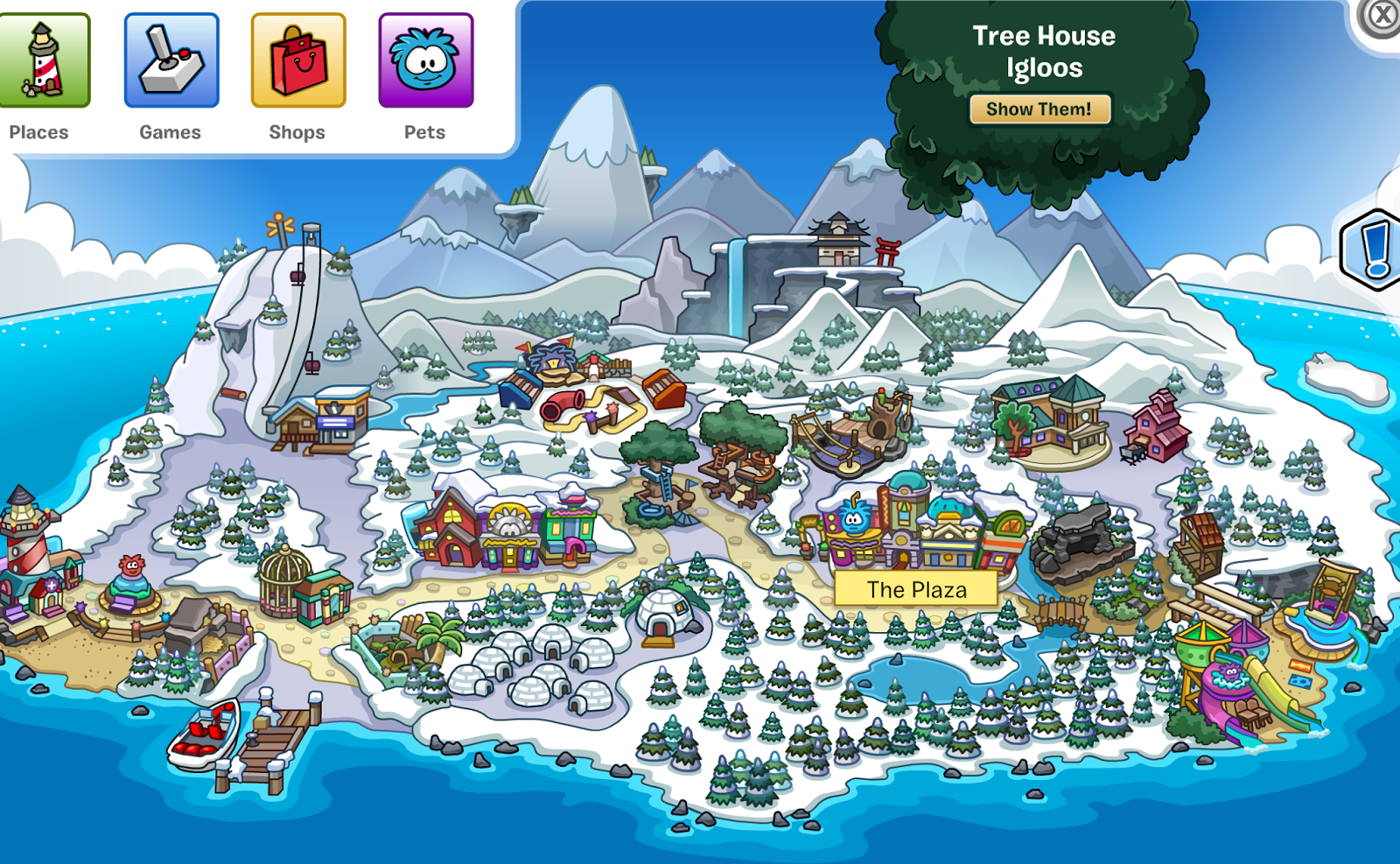Select the Games joystick icon

tap(171, 60)
